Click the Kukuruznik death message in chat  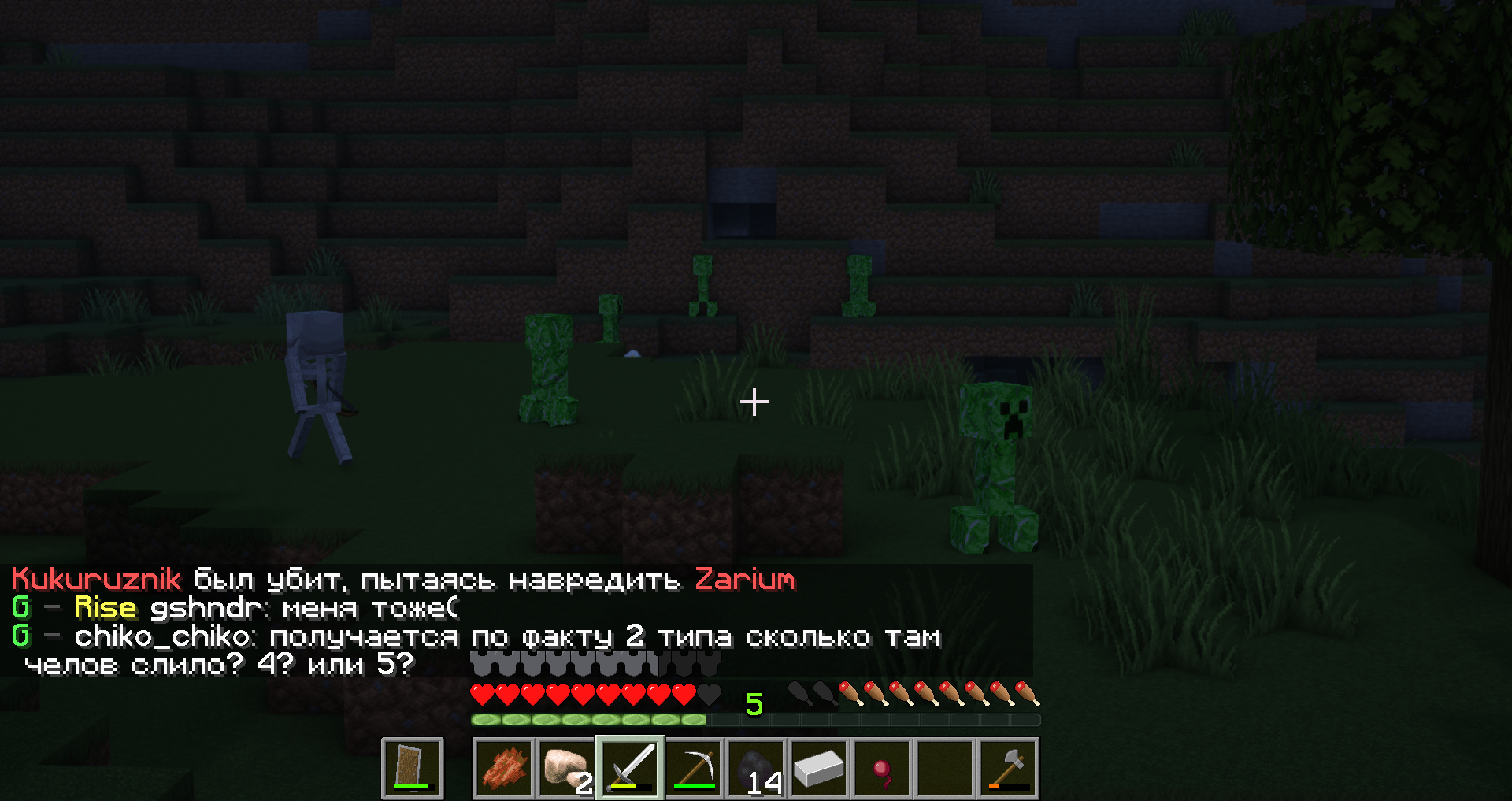point(402,580)
